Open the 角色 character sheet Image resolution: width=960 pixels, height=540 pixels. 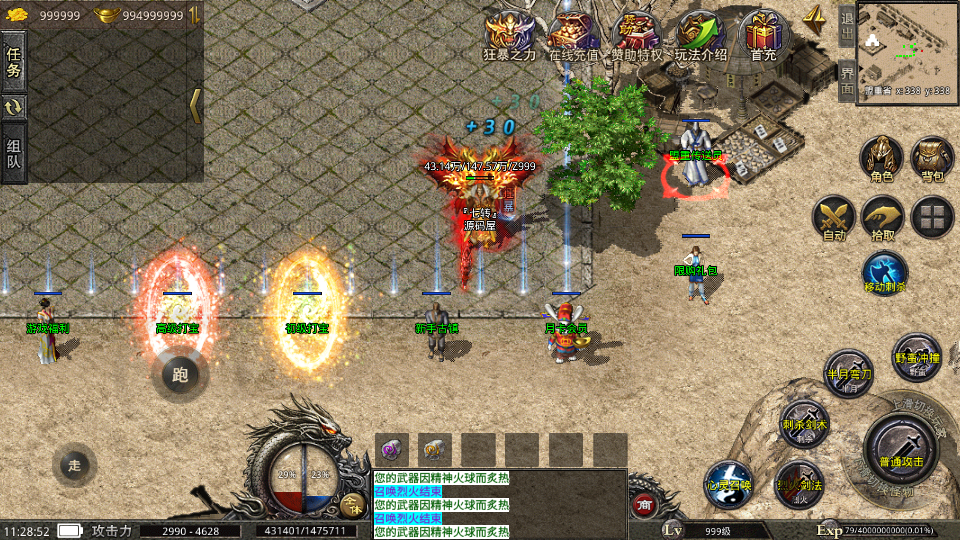[881, 158]
